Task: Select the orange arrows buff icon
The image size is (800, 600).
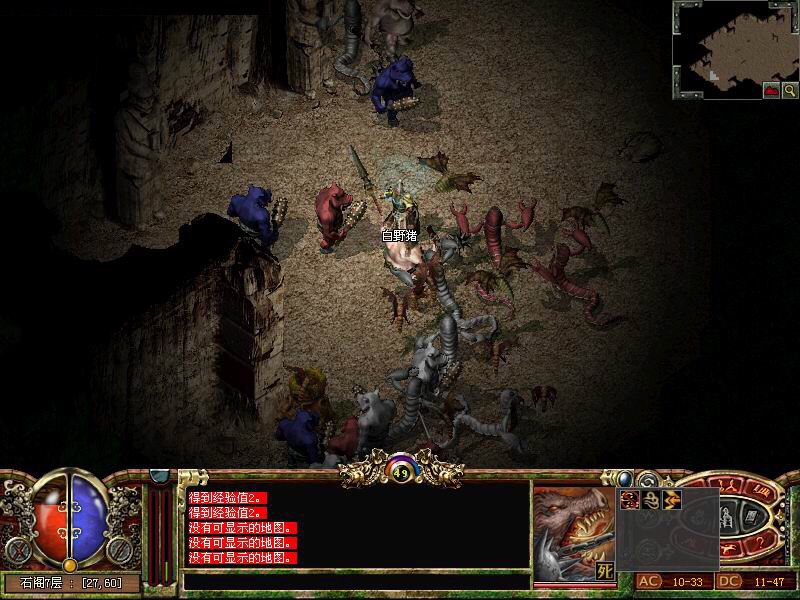Action: [x=672, y=498]
